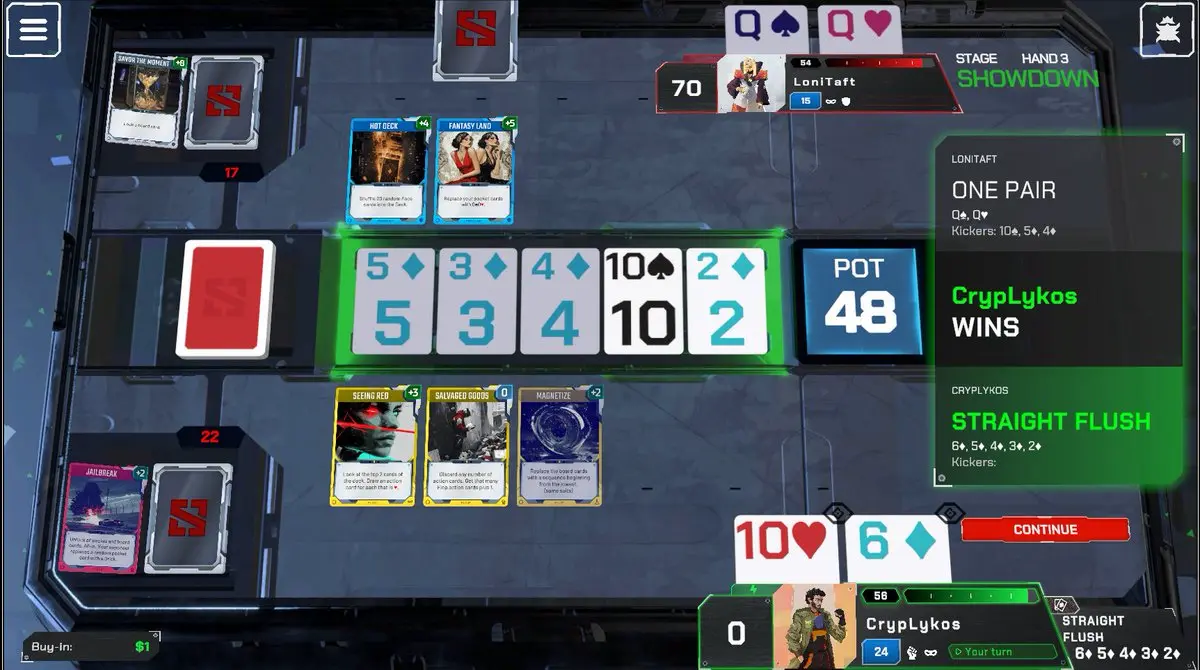
Task: Click the bug report icon
Action: click(x=1165, y=29)
